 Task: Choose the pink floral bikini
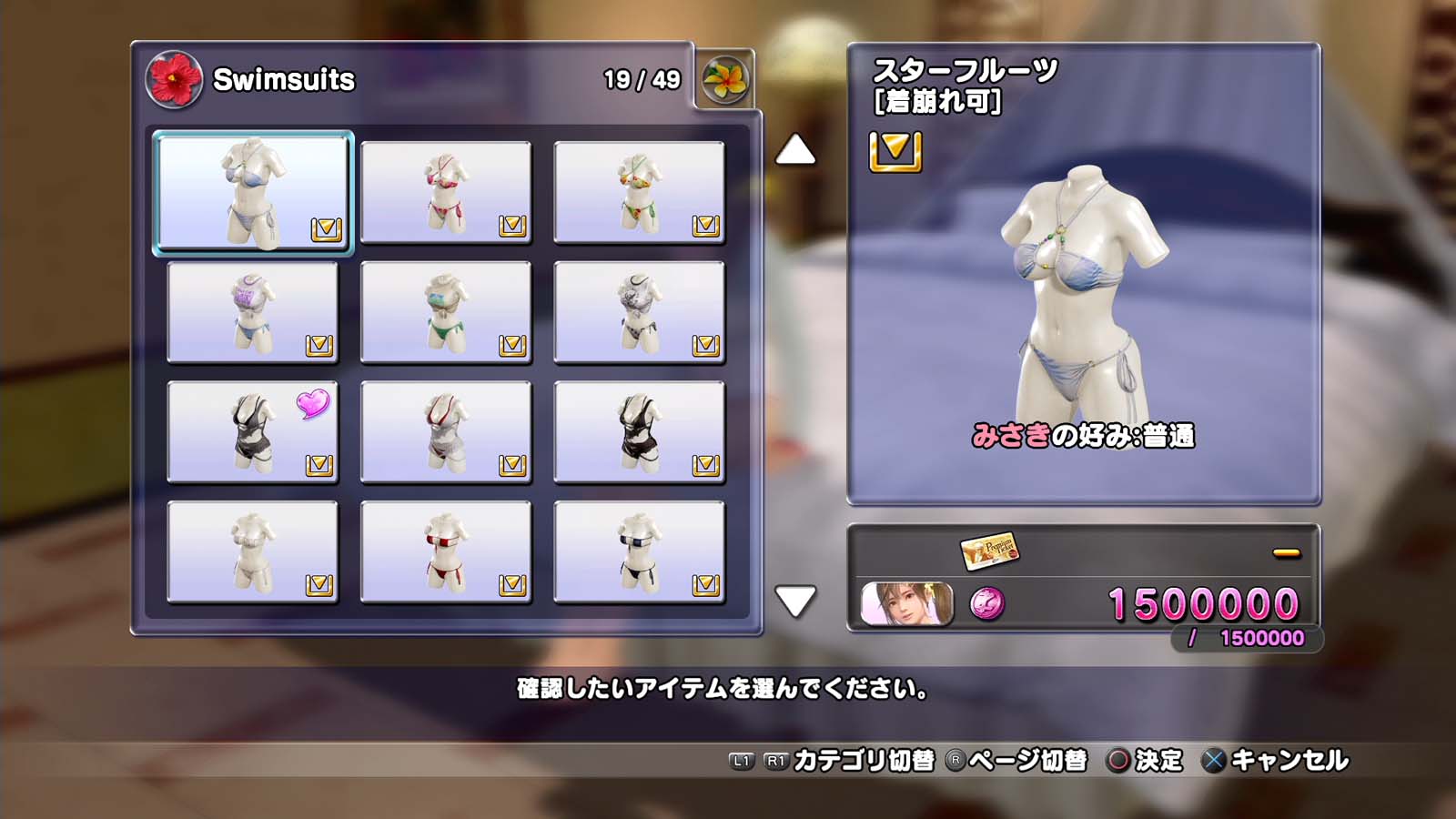click(446, 192)
